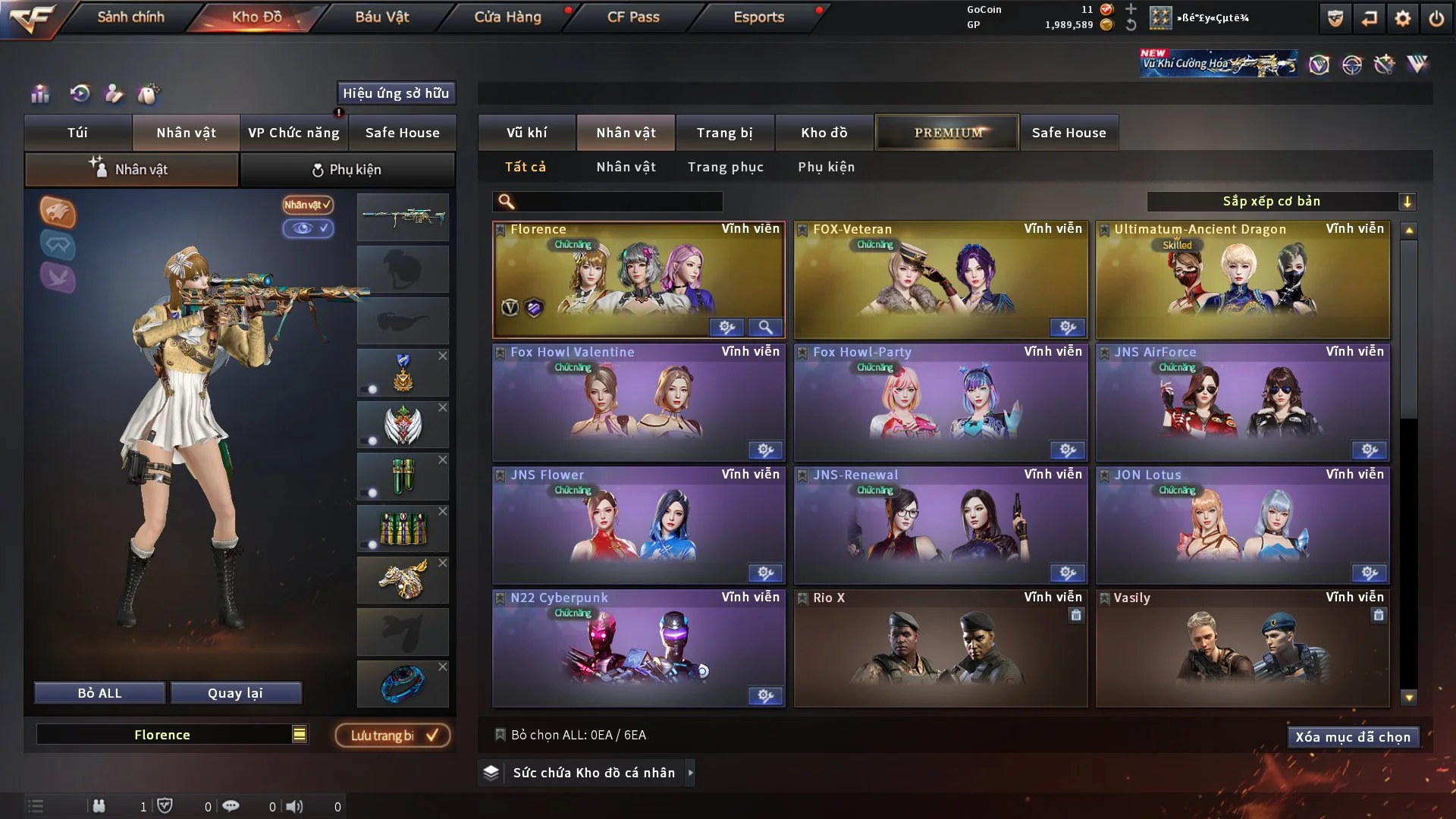Click the Lưu trang bị save button
The width and height of the screenshot is (1456, 819).
coord(393,735)
